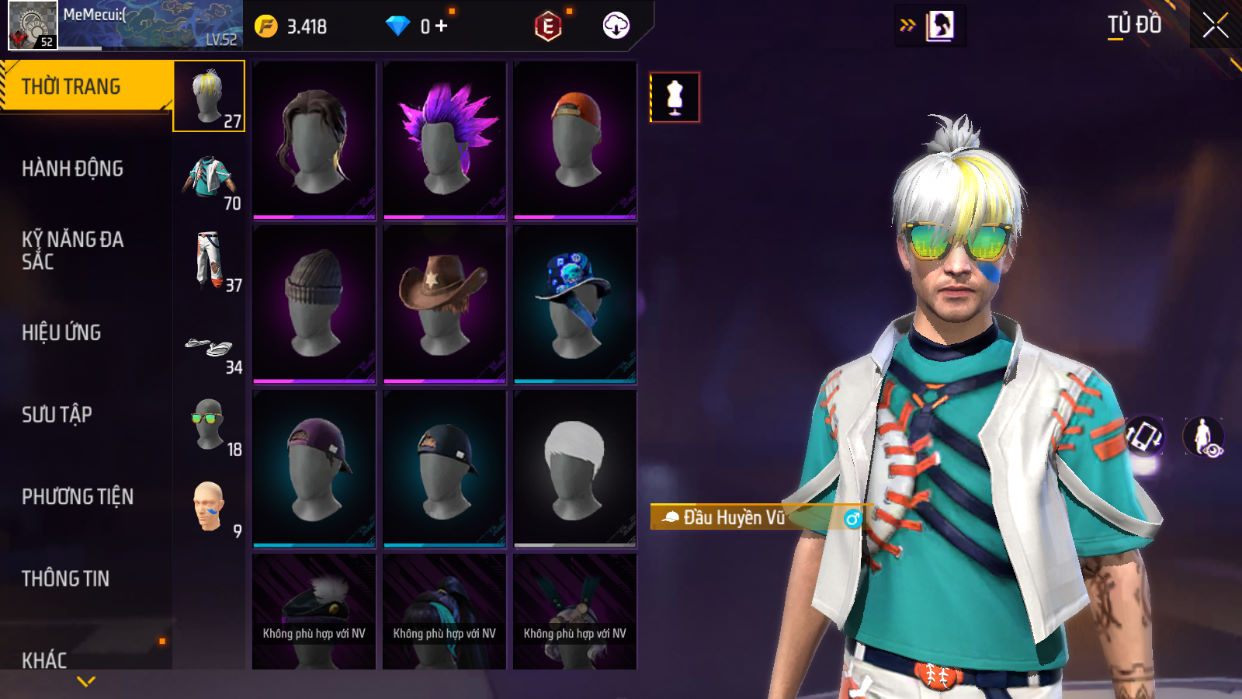Open the sunglasses face-accessory subcategory

[209, 424]
